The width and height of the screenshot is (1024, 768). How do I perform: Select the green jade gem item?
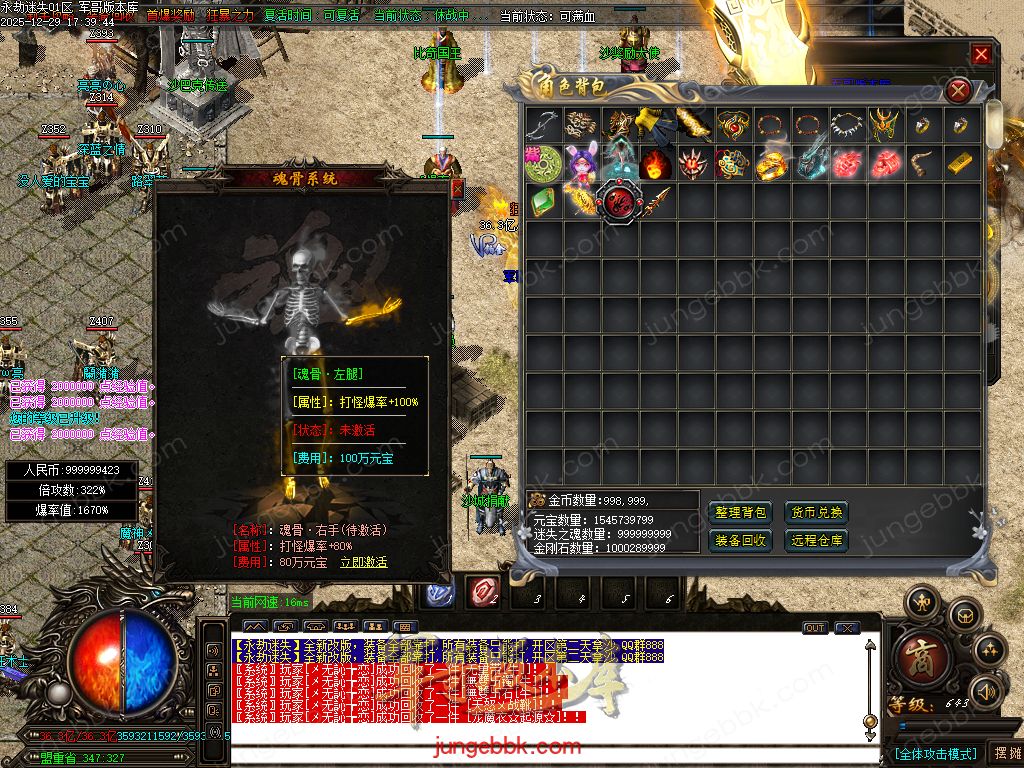pyautogui.click(x=543, y=201)
